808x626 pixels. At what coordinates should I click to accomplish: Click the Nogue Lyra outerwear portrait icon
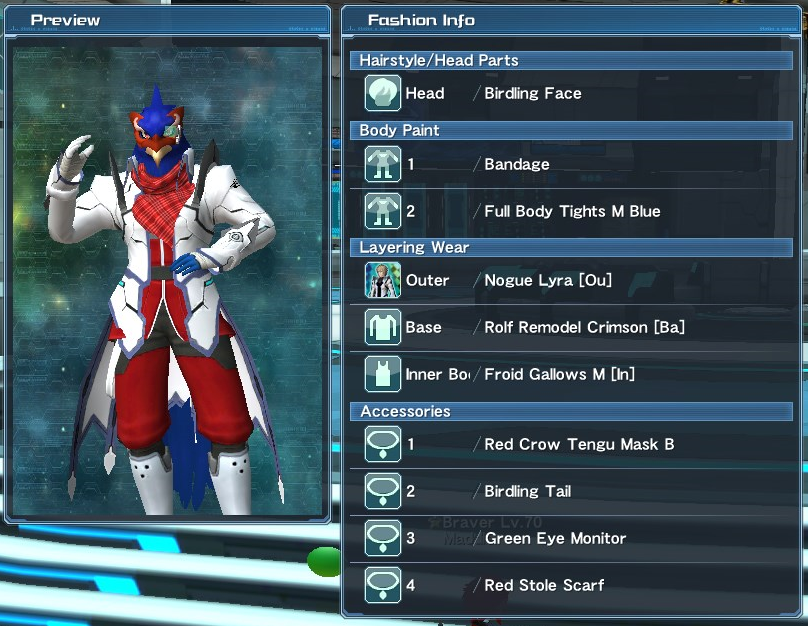pos(383,281)
